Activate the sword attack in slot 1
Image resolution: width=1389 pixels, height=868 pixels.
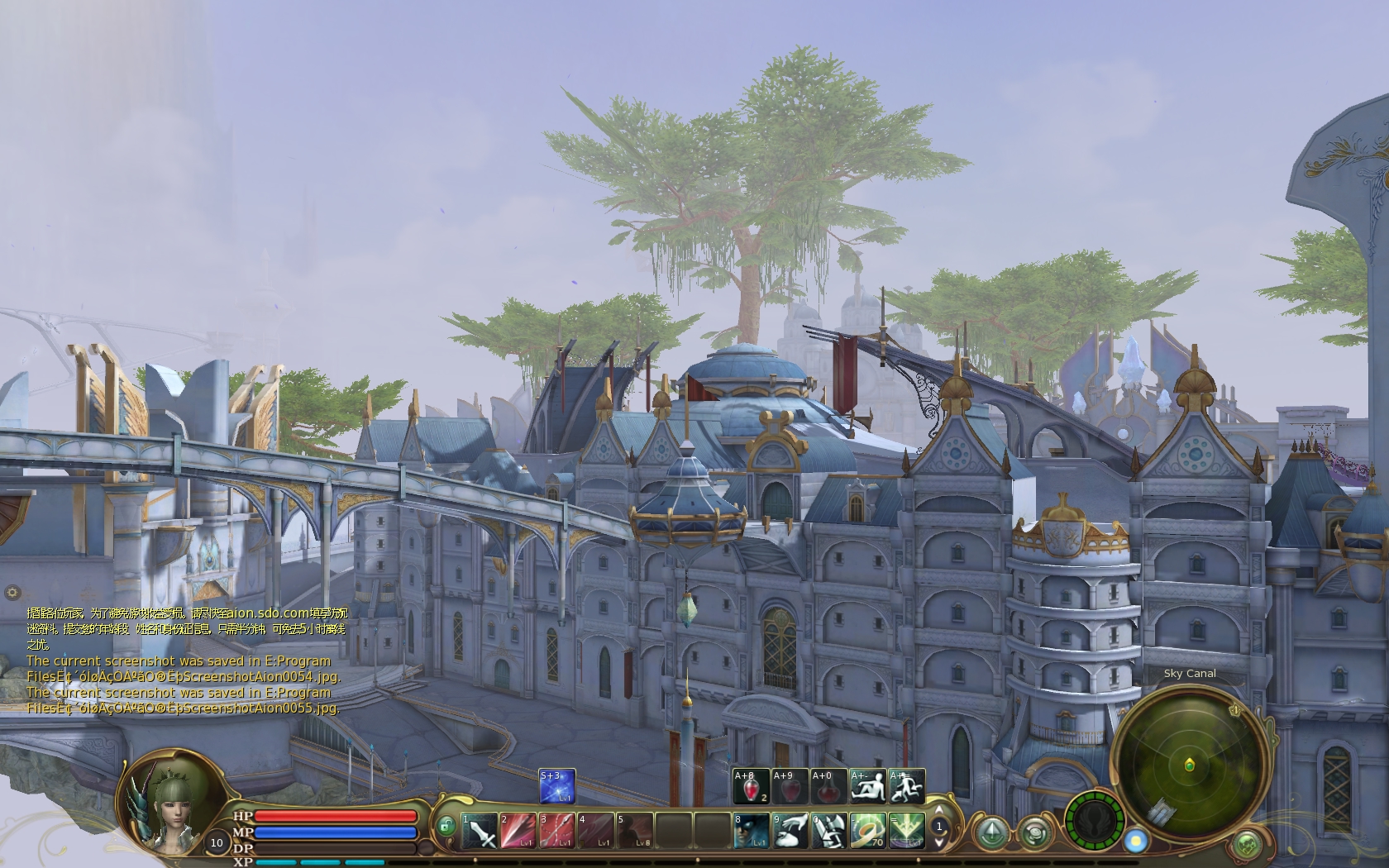tap(480, 831)
